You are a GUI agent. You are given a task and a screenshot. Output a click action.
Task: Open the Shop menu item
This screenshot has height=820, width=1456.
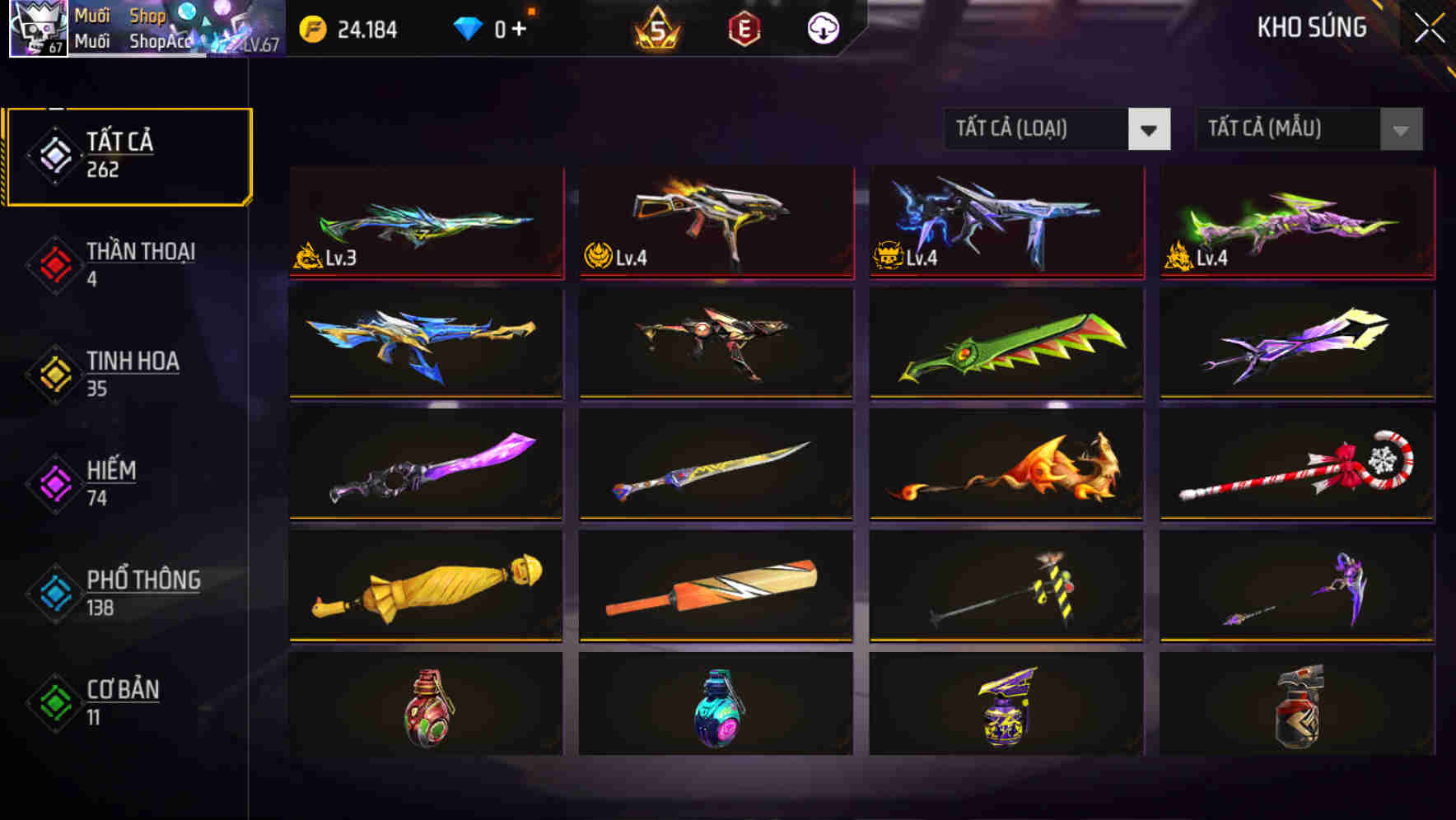click(147, 15)
